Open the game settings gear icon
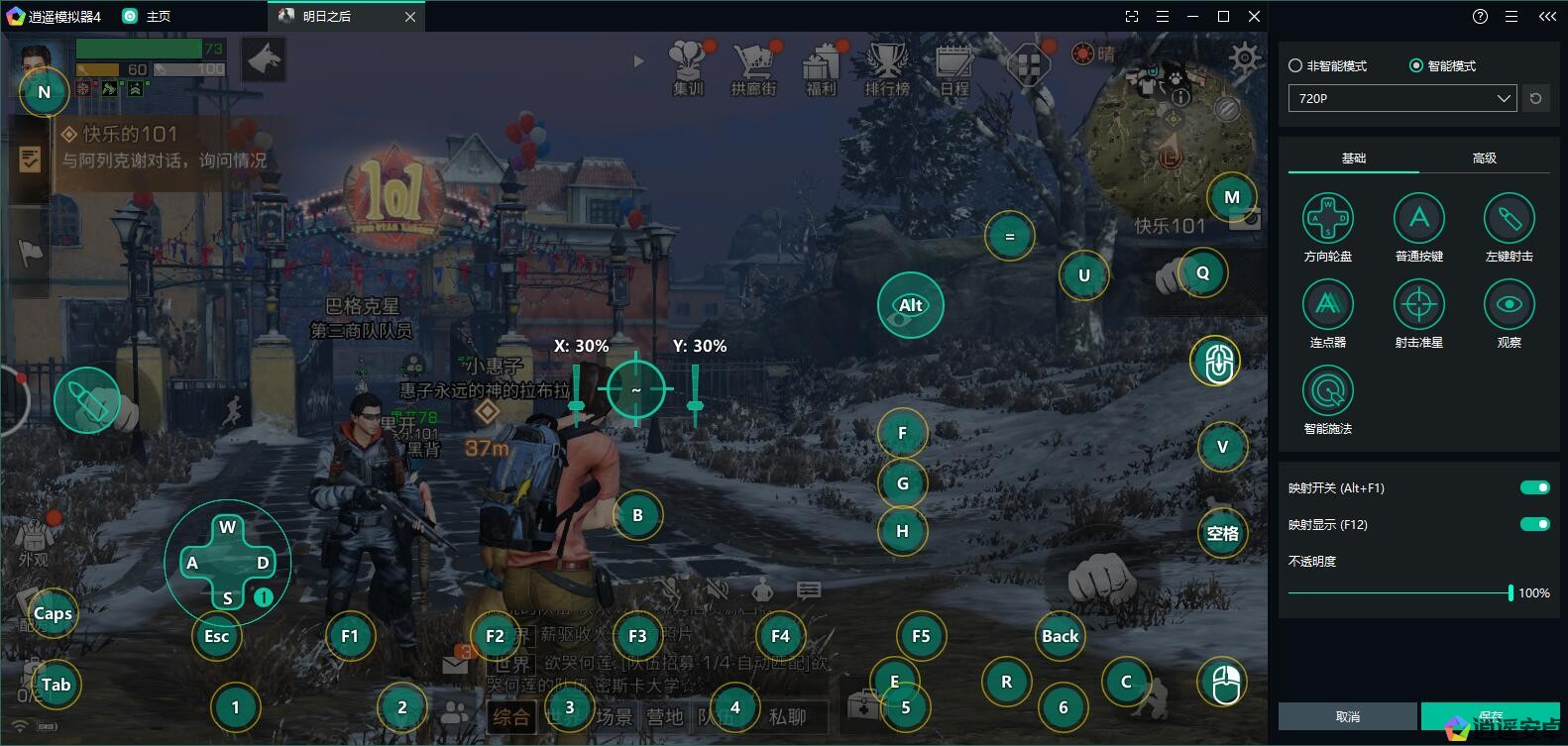Image resolution: width=1568 pixels, height=746 pixels. 1245,59
